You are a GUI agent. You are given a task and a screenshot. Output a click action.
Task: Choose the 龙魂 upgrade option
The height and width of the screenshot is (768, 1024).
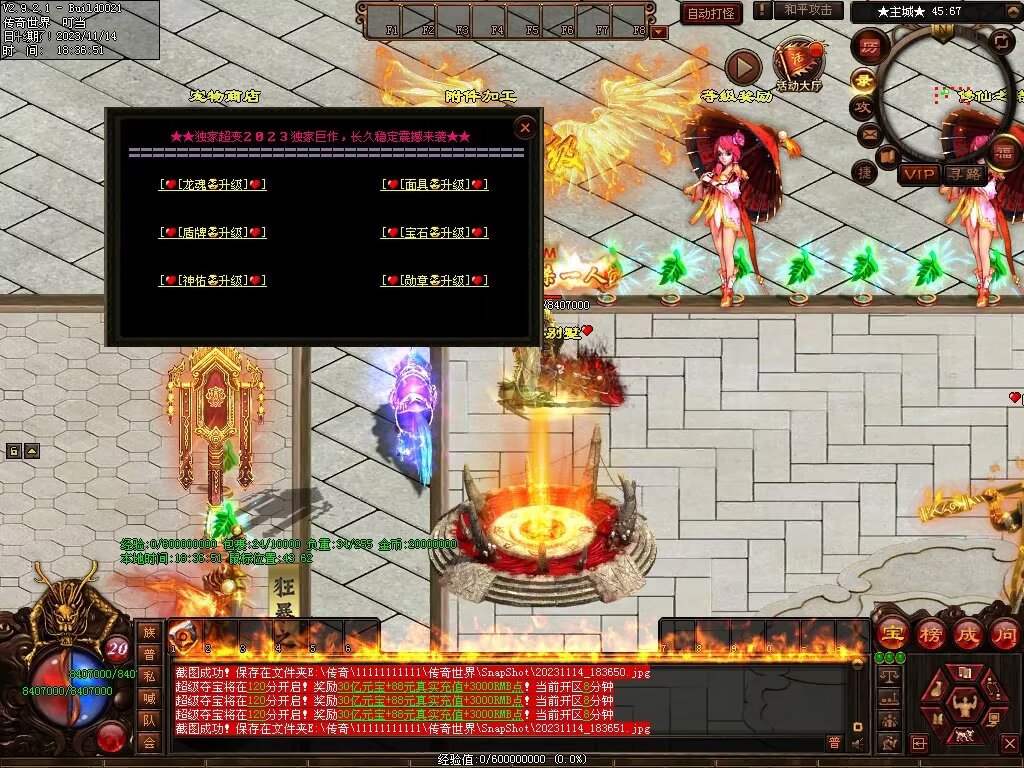(x=213, y=184)
